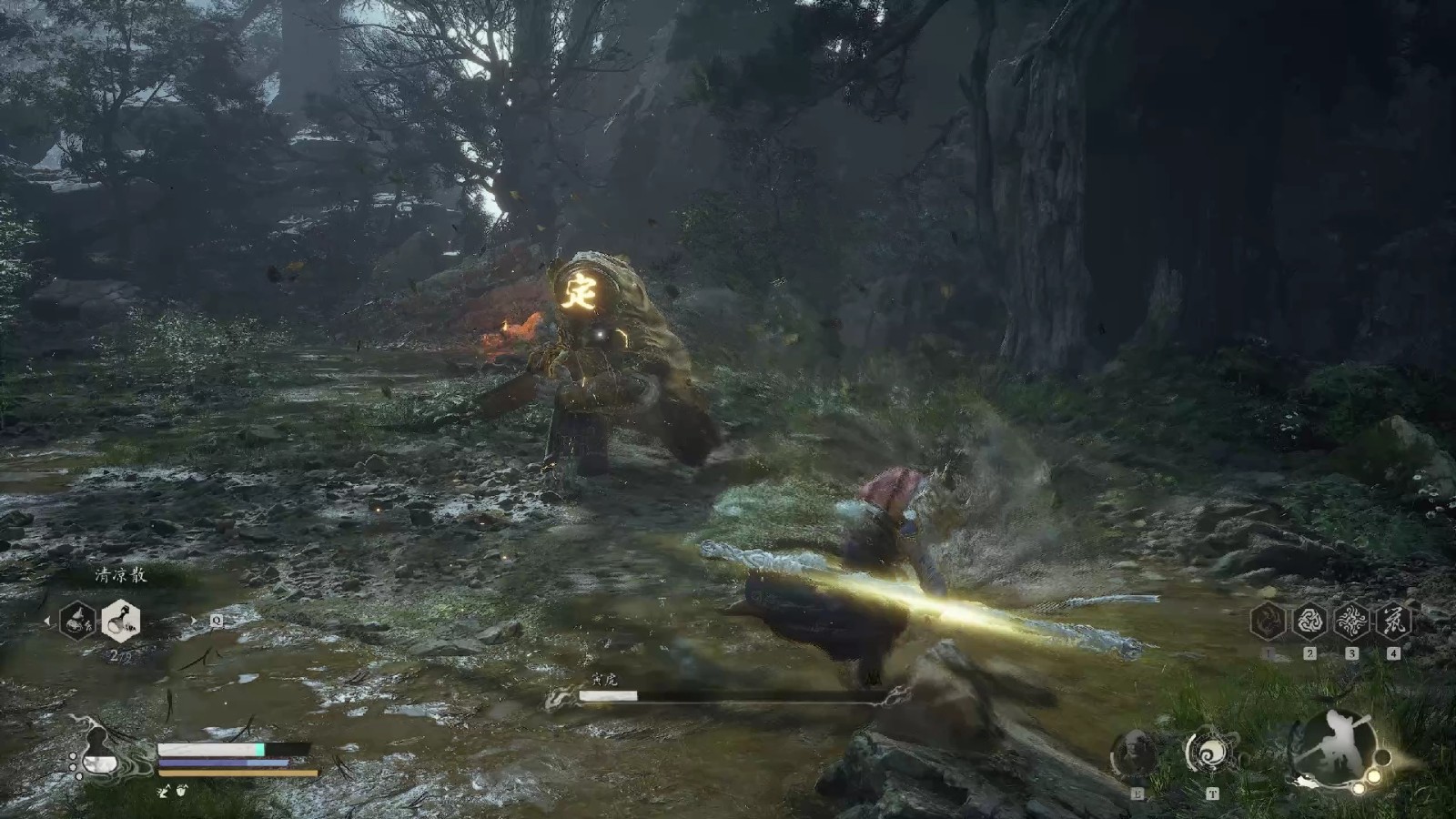Use the dimmed spirit skill portrait icon

click(x=1134, y=754)
